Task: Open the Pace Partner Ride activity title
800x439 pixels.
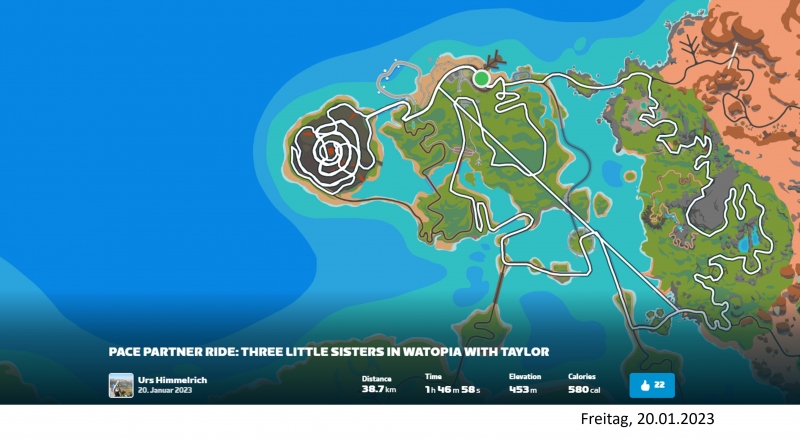Action: coord(330,350)
